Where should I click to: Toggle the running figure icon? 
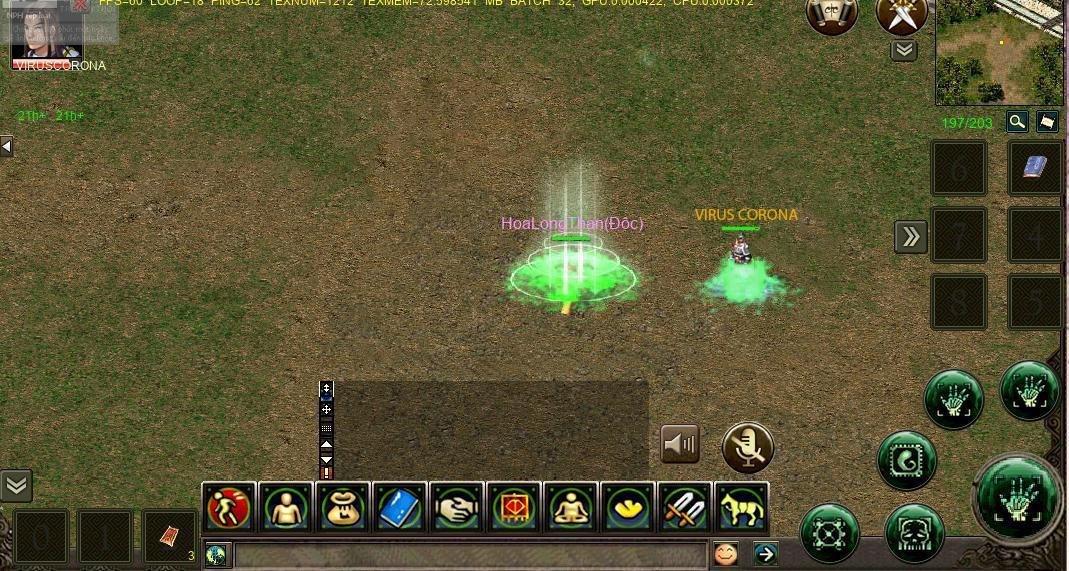tap(229, 508)
